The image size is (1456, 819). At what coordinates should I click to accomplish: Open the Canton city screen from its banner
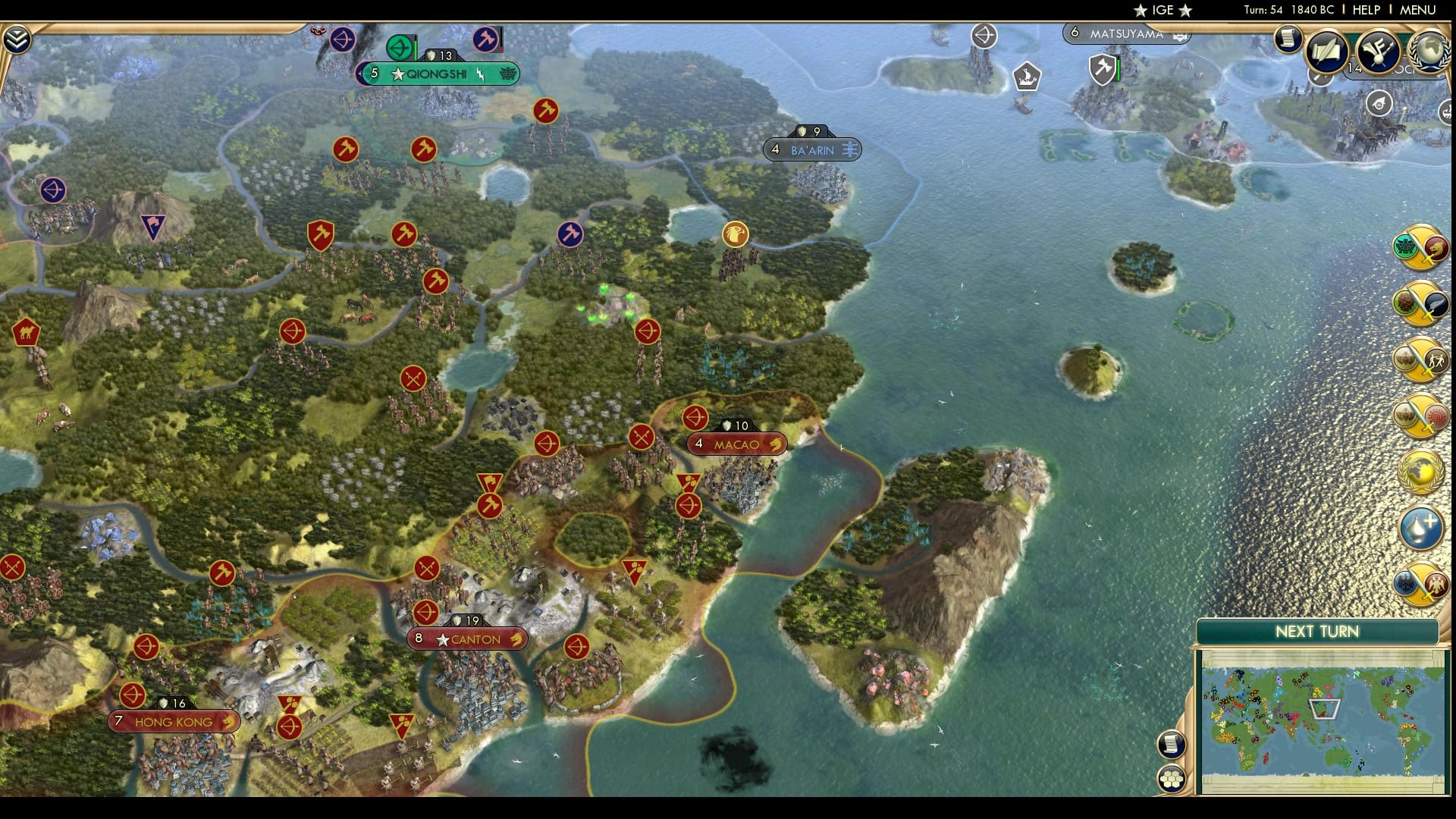pos(467,639)
